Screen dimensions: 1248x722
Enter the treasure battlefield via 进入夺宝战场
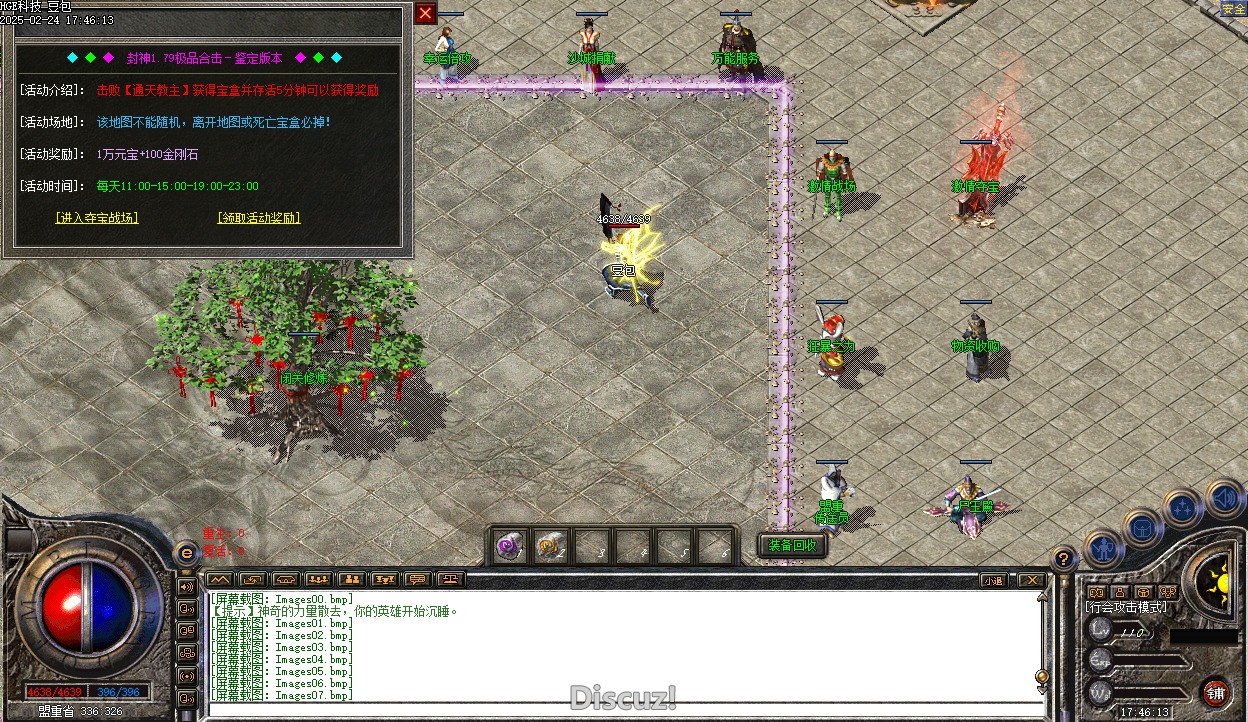(97, 218)
